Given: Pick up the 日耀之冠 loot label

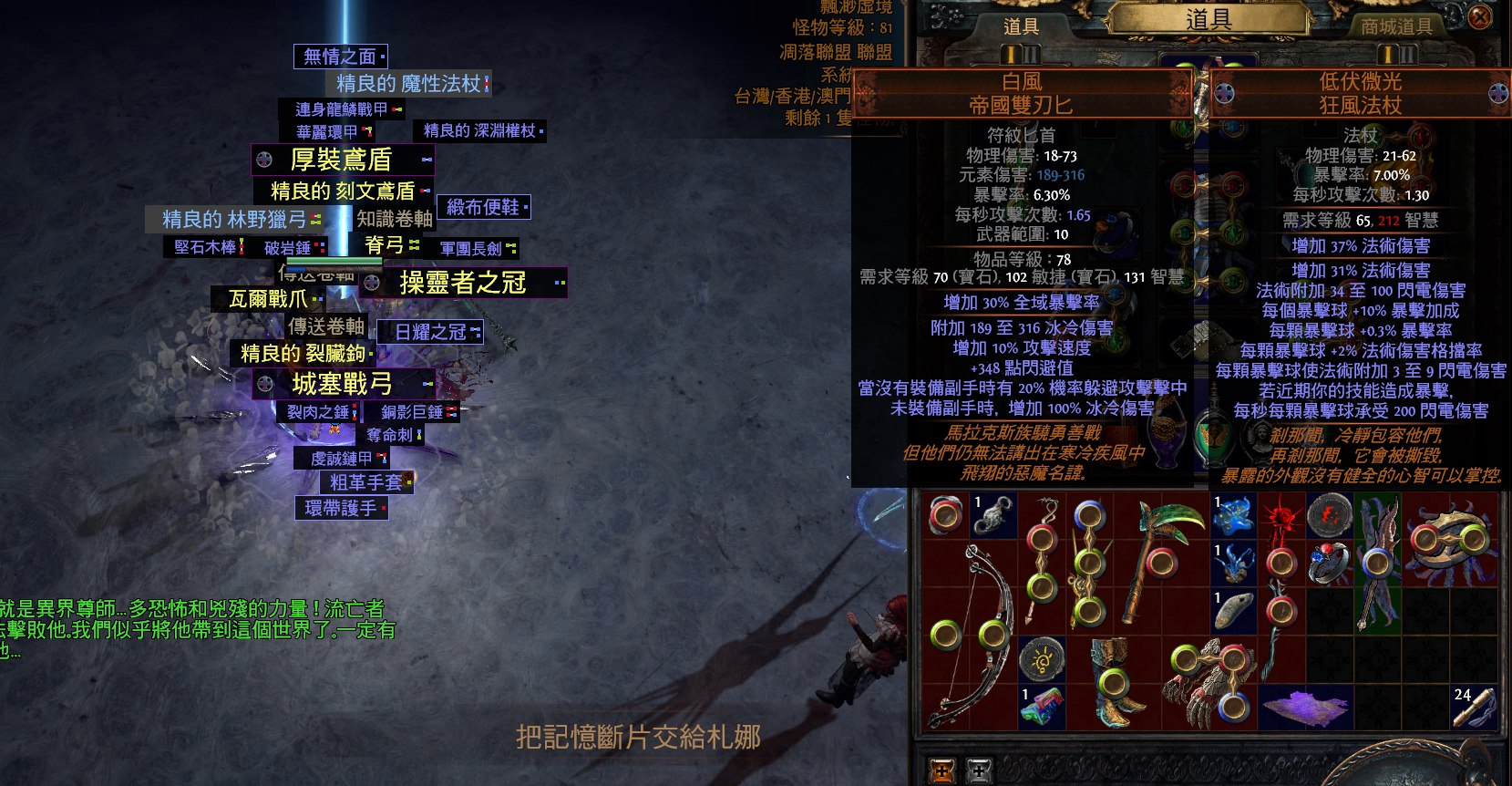Looking at the screenshot, I should [x=430, y=332].
